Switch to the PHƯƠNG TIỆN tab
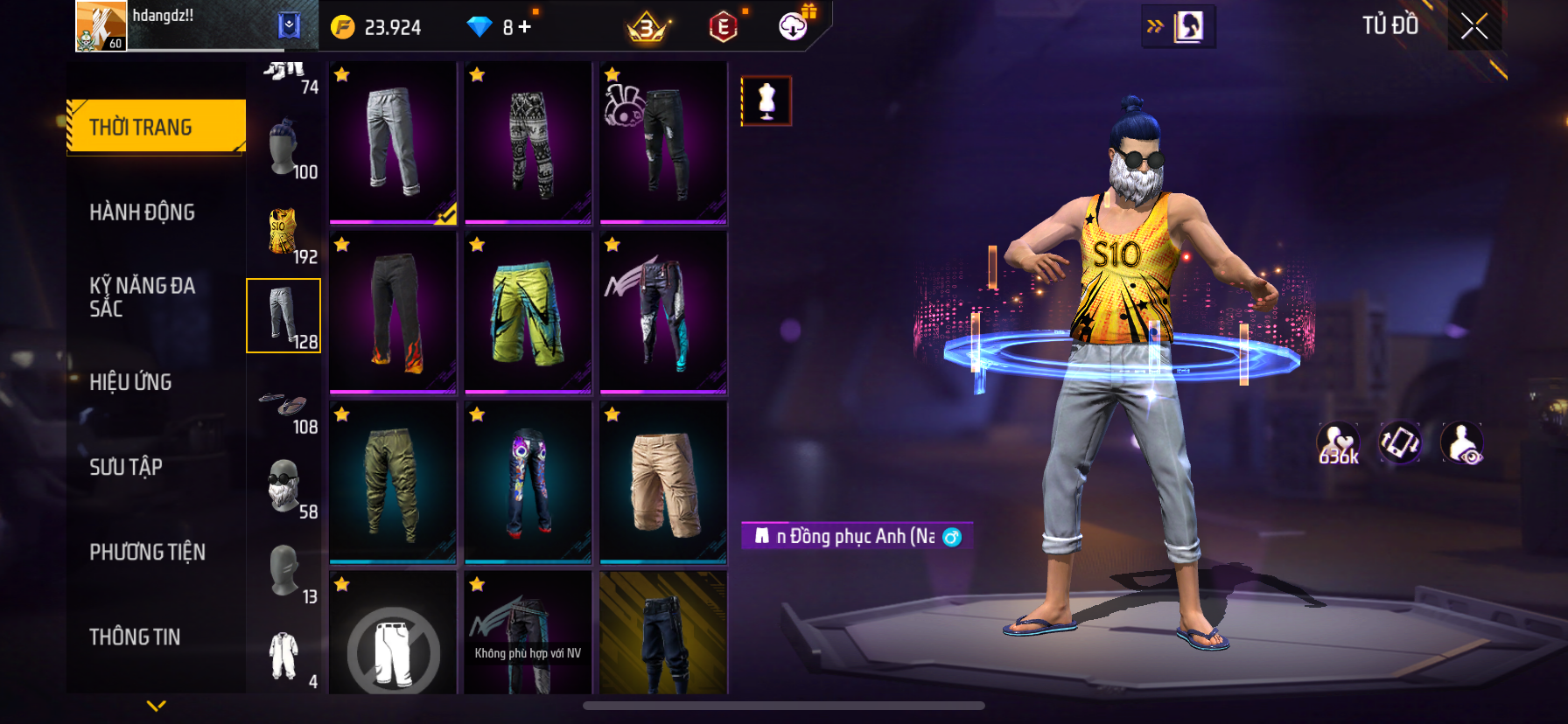Screen dimensions: 1568x724 pyautogui.click(x=147, y=552)
